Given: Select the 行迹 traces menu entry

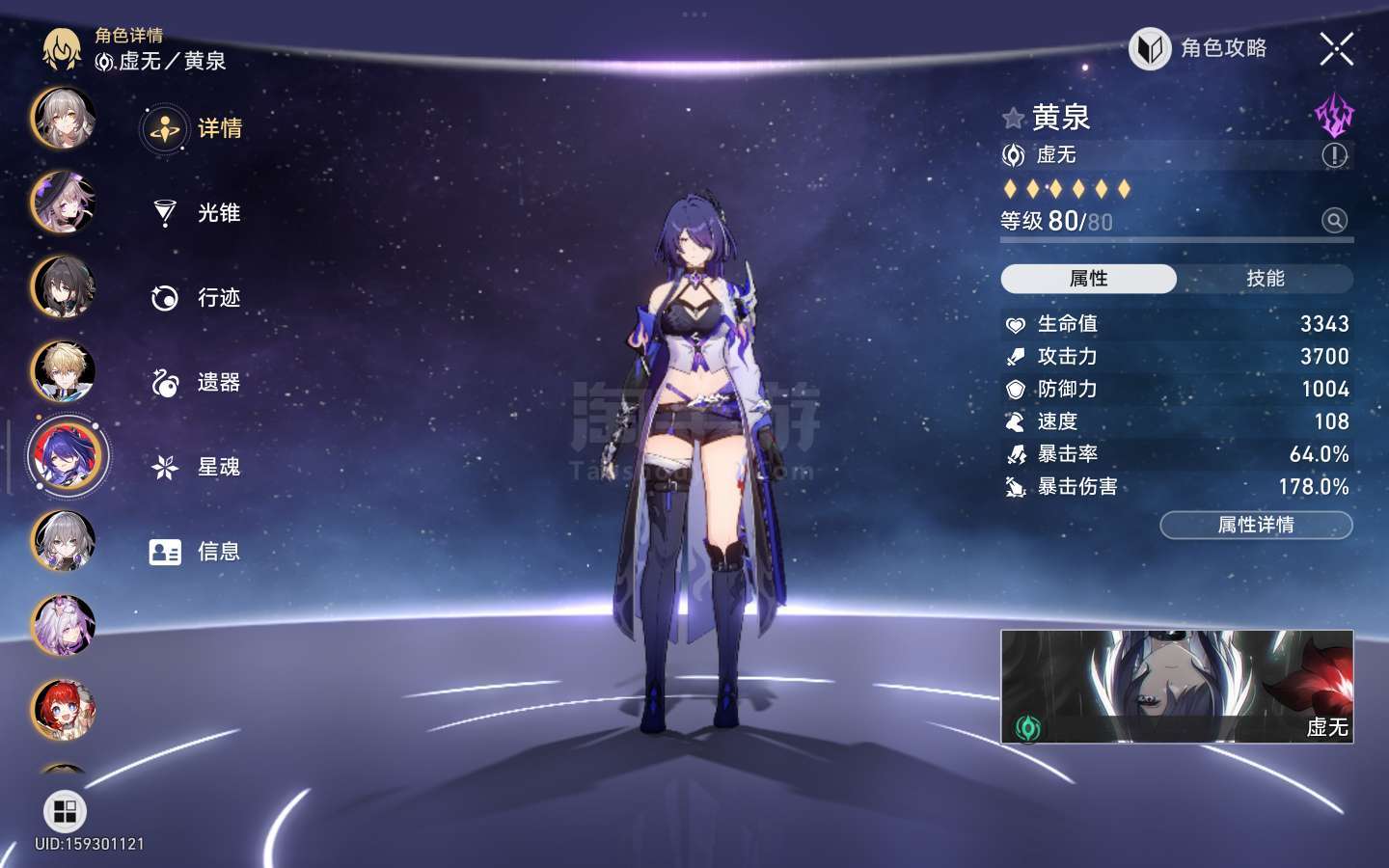Looking at the screenshot, I should 197,298.
